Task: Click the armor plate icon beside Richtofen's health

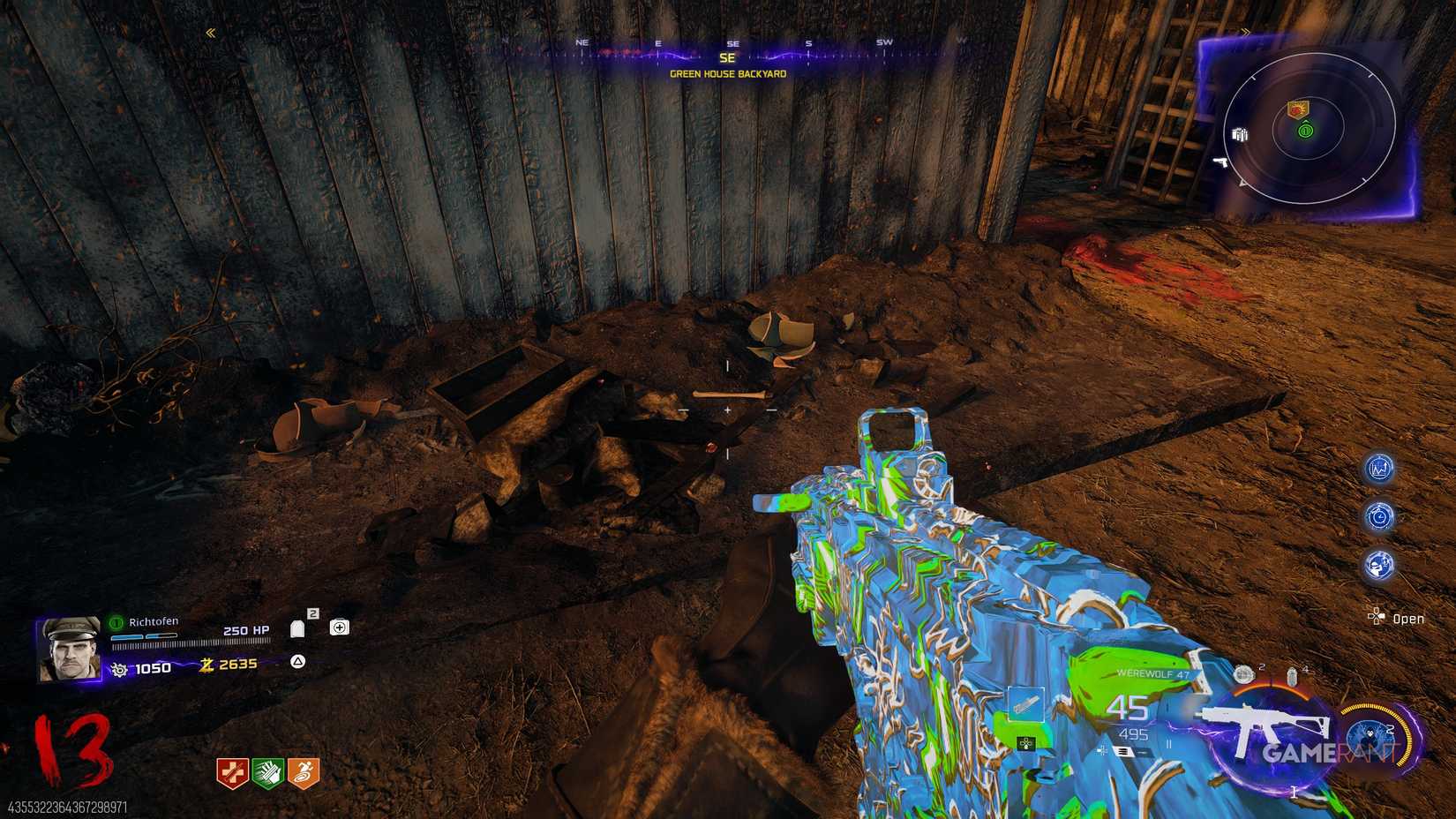Action: (x=297, y=628)
